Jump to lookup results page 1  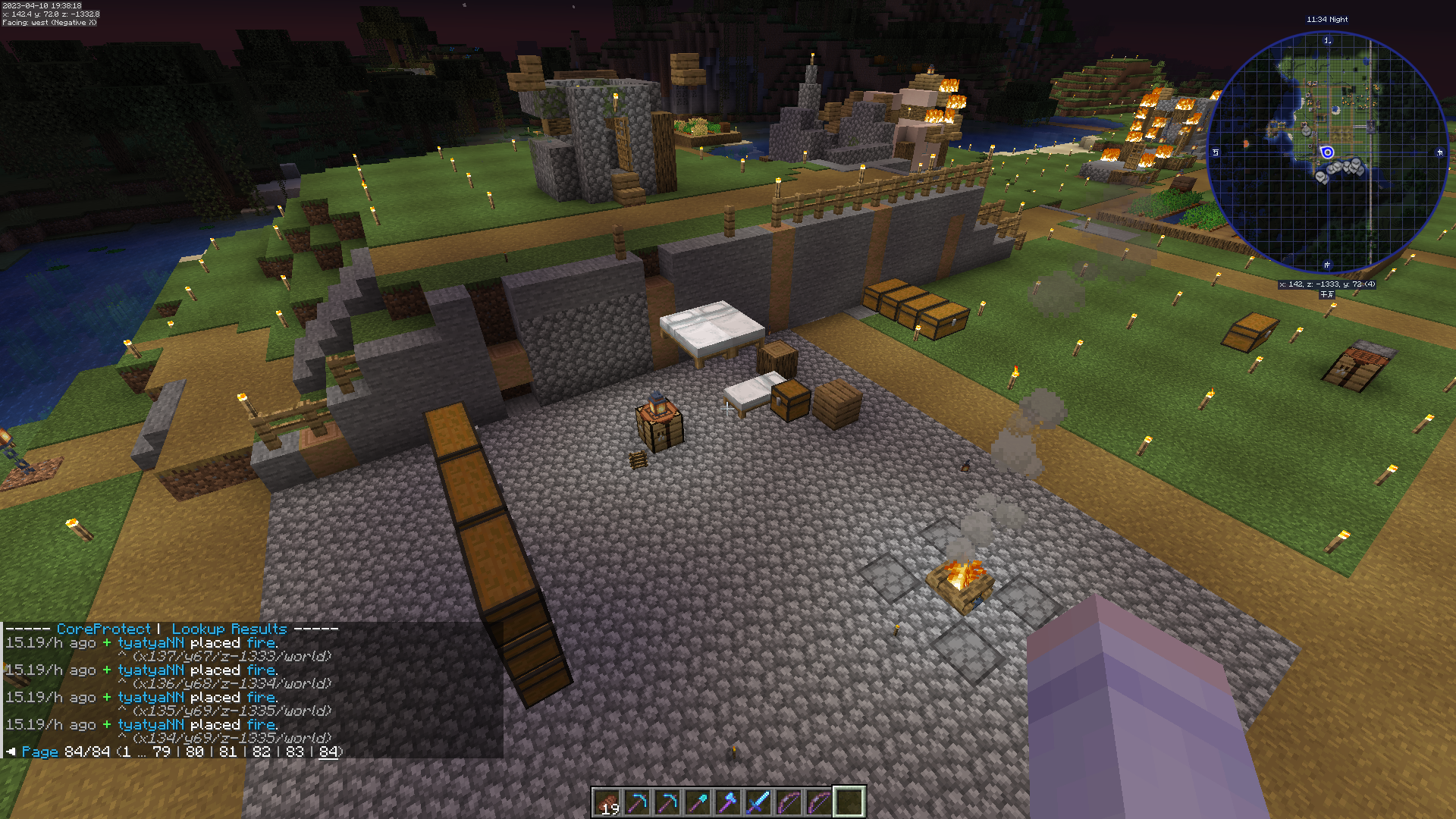click(126, 752)
